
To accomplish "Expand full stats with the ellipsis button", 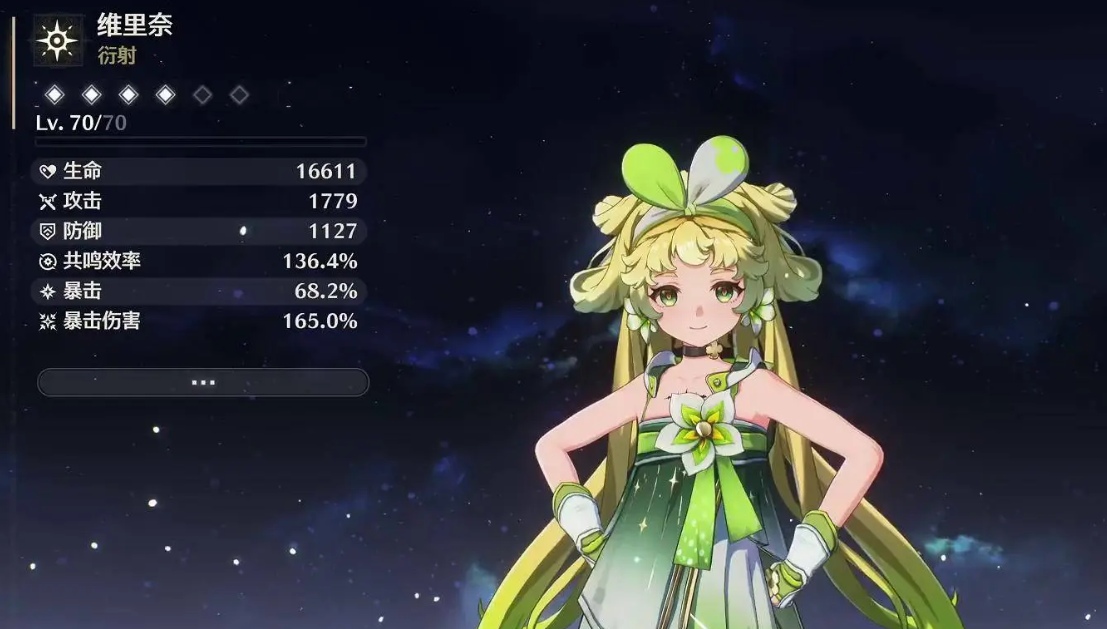I will 203,382.
